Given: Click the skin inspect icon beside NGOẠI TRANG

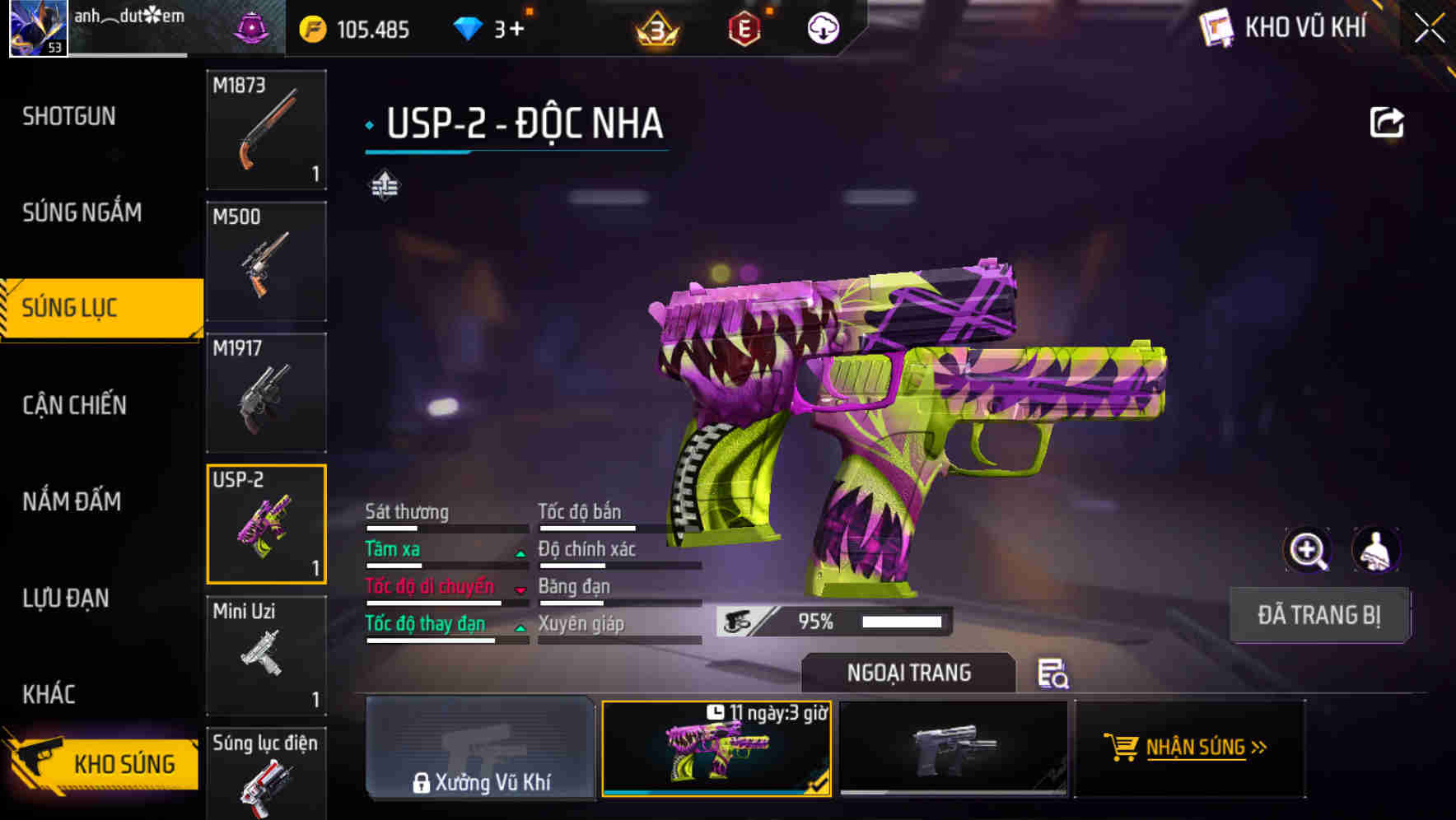Looking at the screenshot, I should pyautogui.click(x=1054, y=675).
